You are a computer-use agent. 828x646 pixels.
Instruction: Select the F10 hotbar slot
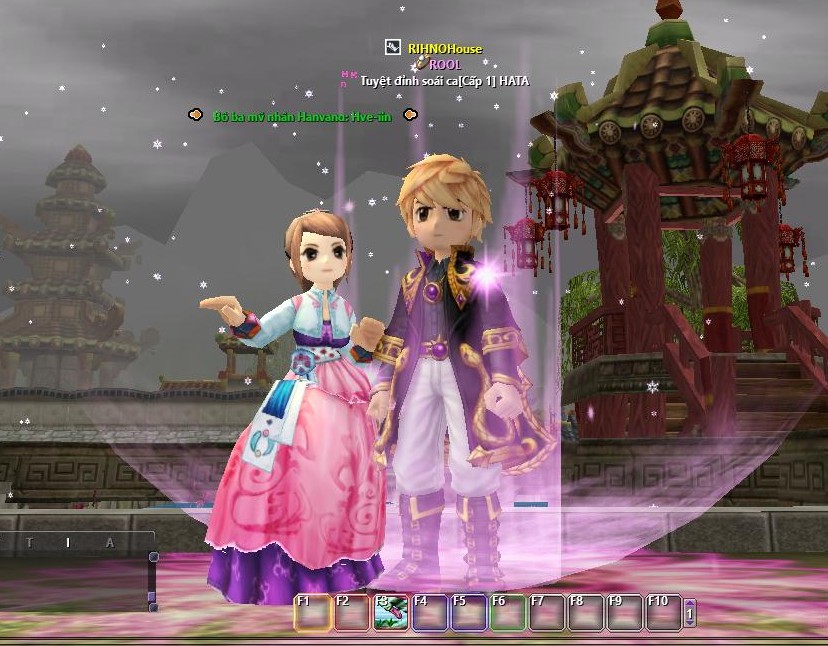(x=663, y=612)
